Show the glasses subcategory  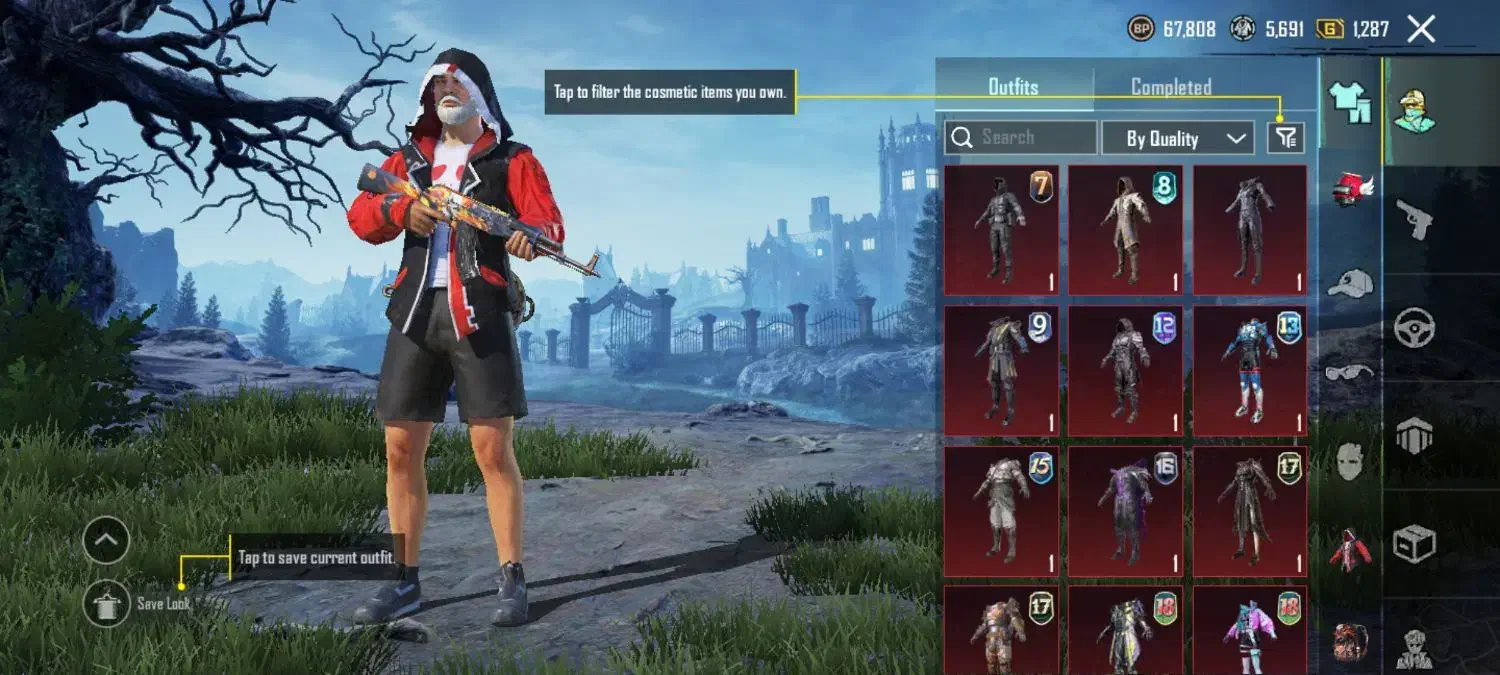tap(1350, 373)
